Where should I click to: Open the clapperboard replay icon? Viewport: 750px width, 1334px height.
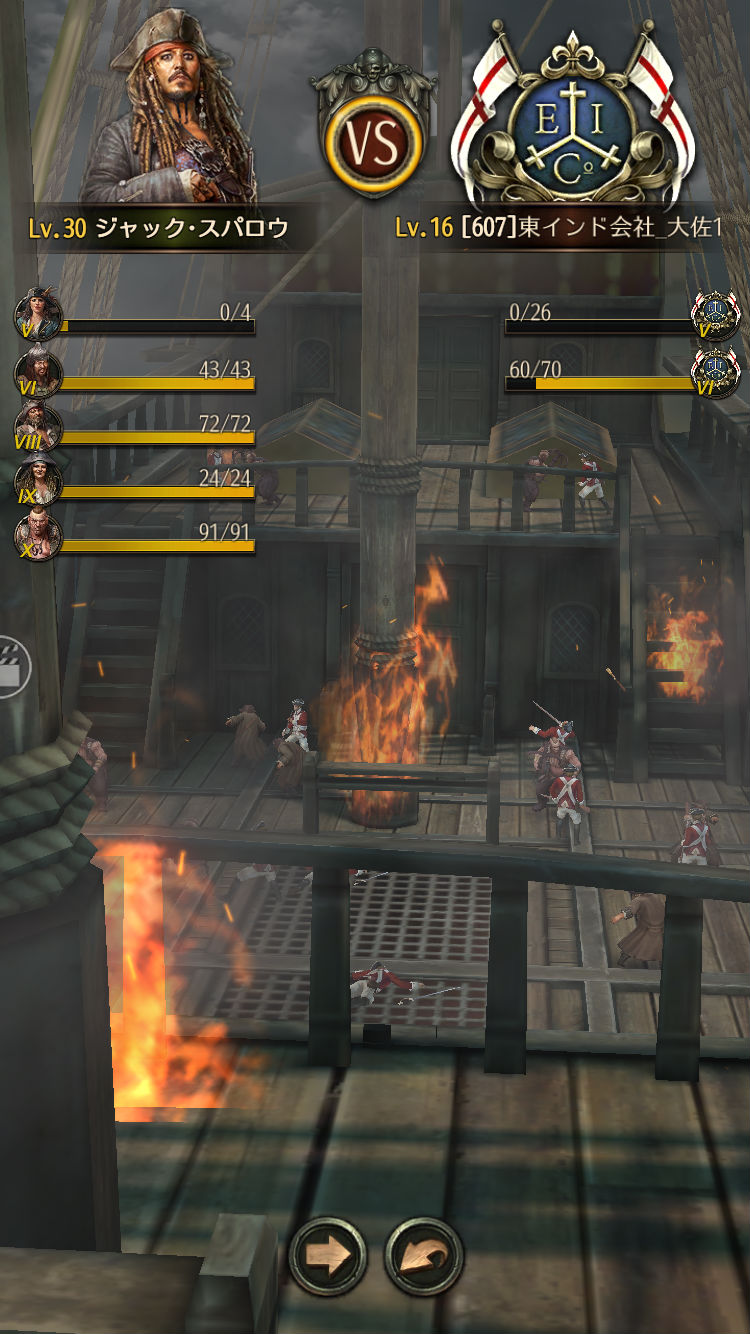(x=12, y=666)
